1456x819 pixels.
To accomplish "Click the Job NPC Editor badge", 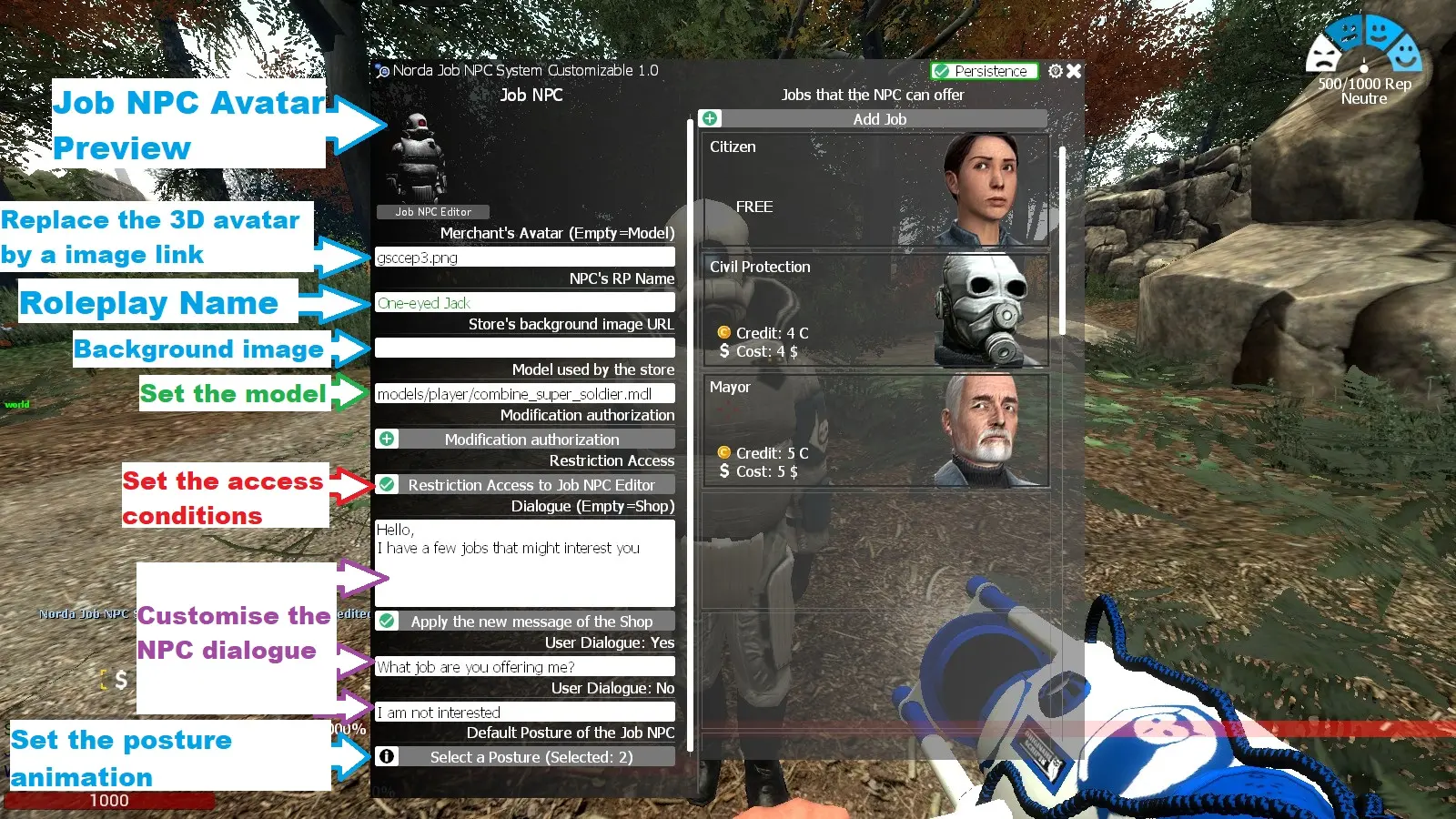I will (x=432, y=211).
